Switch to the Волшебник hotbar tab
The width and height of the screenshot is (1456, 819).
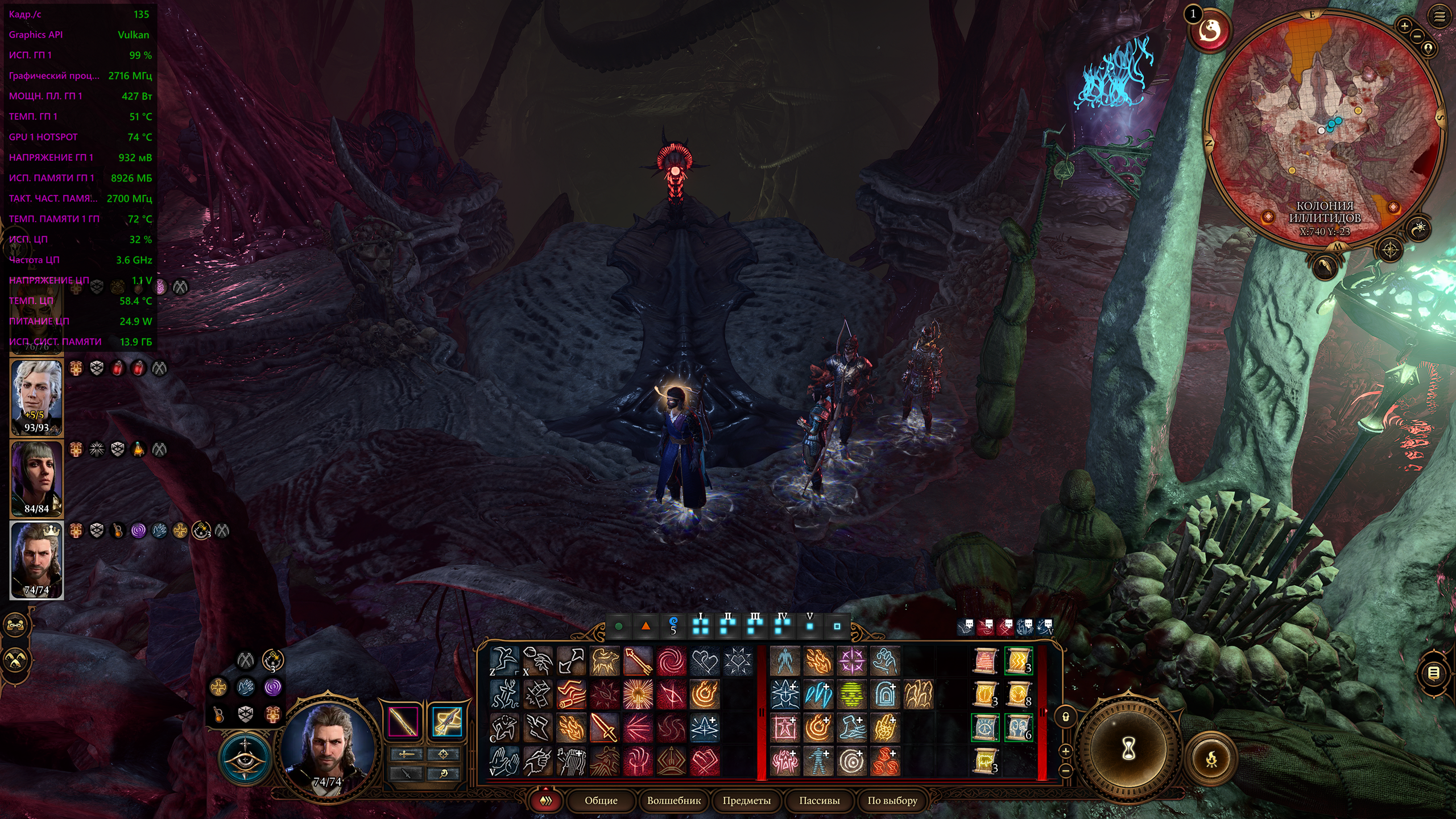point(673,800)
